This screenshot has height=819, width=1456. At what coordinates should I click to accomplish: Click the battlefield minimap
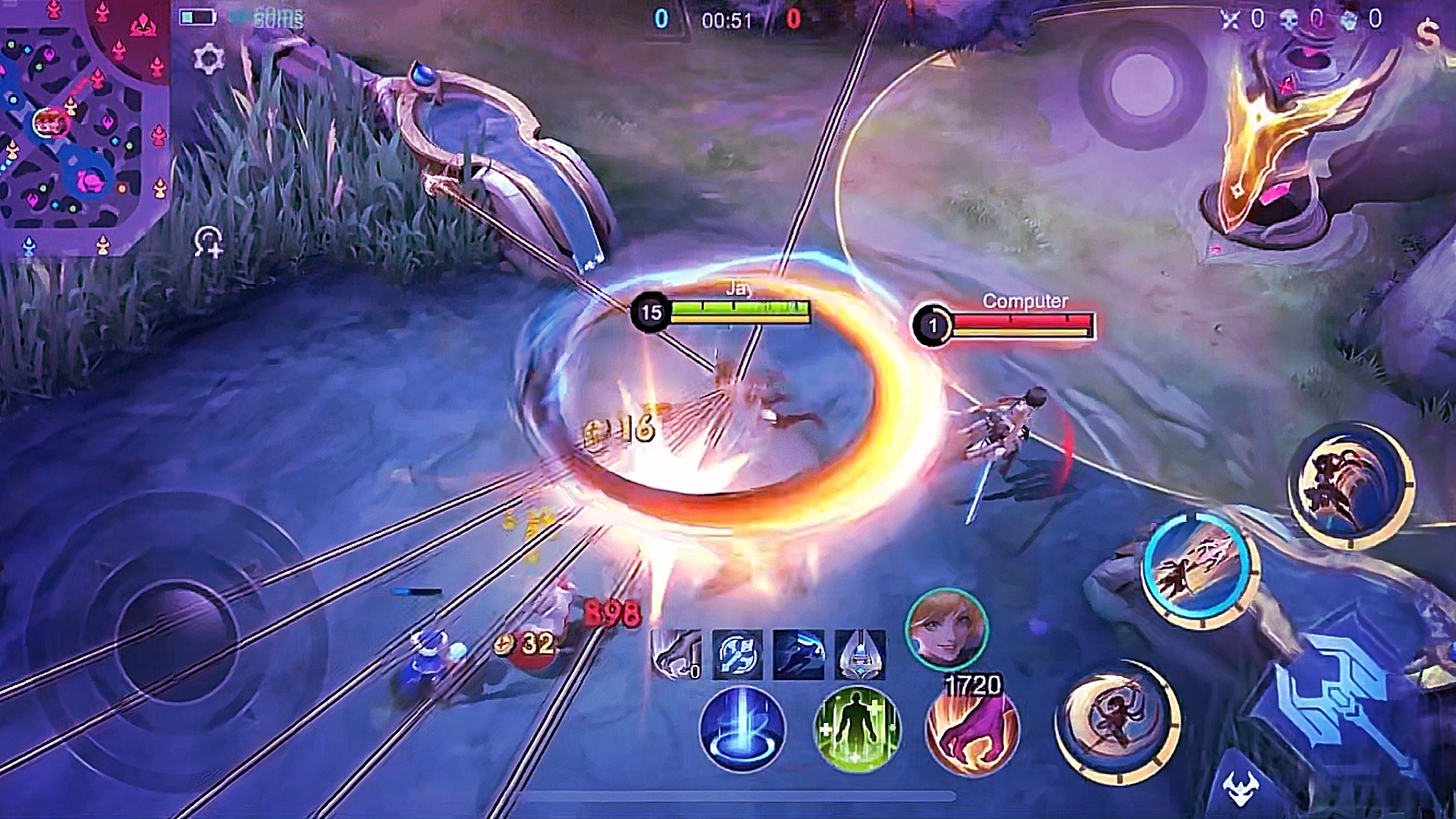(x=83, y=121)
